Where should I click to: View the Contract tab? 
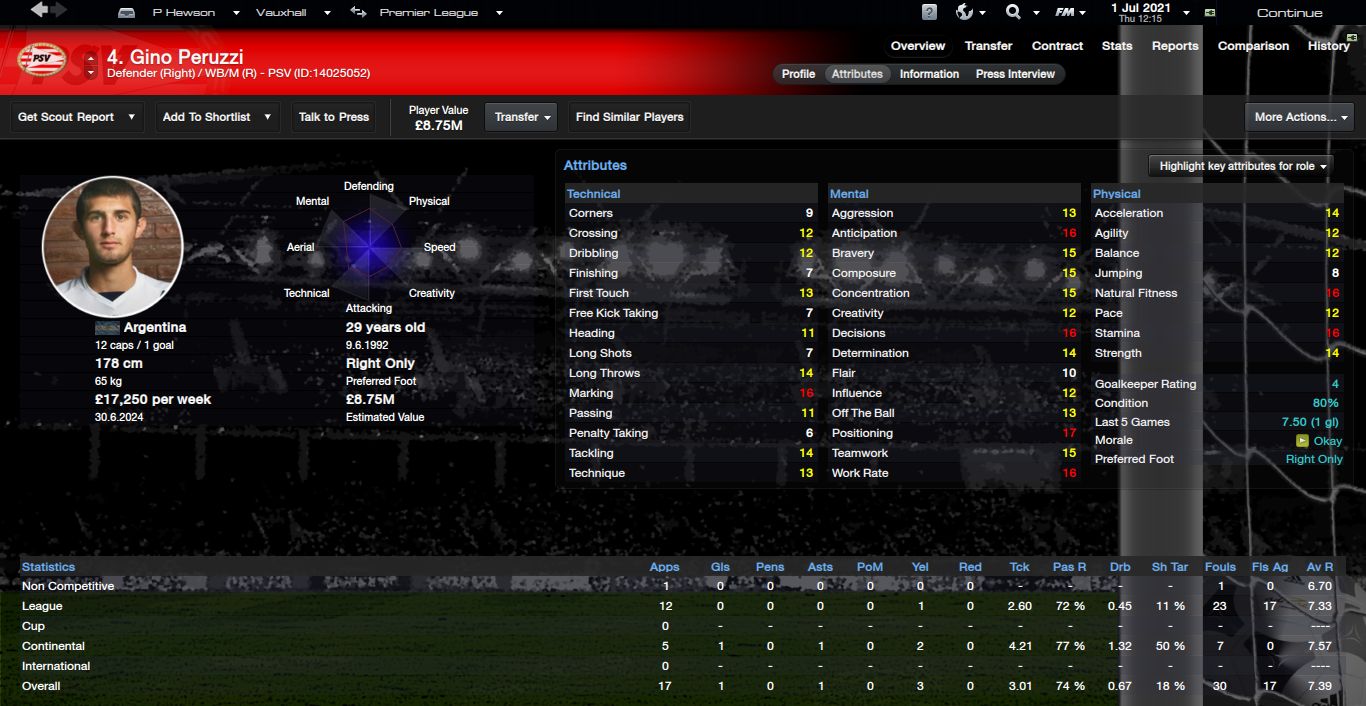[1057, 46]
